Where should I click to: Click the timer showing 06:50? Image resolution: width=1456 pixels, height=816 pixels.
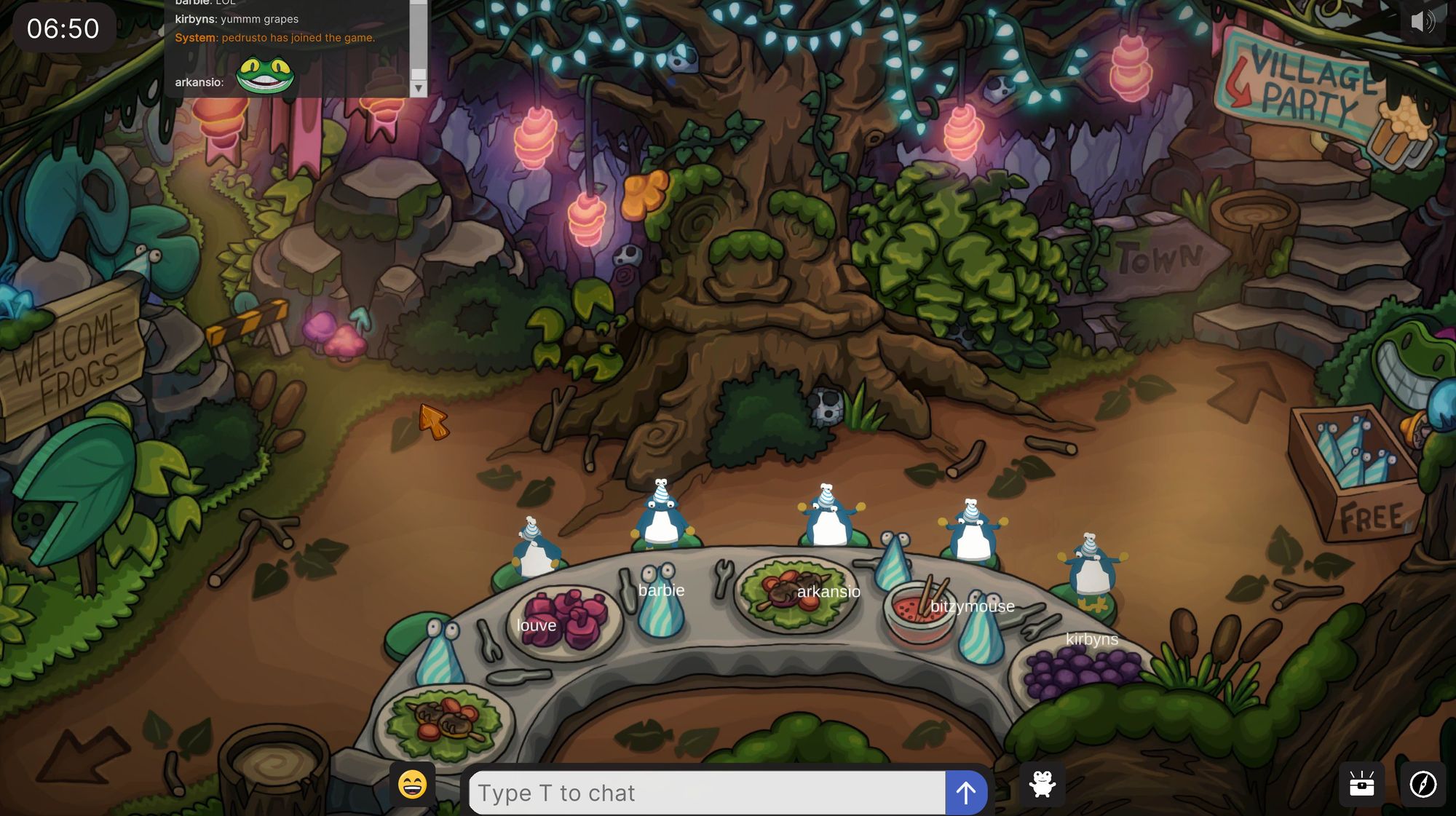62,28
